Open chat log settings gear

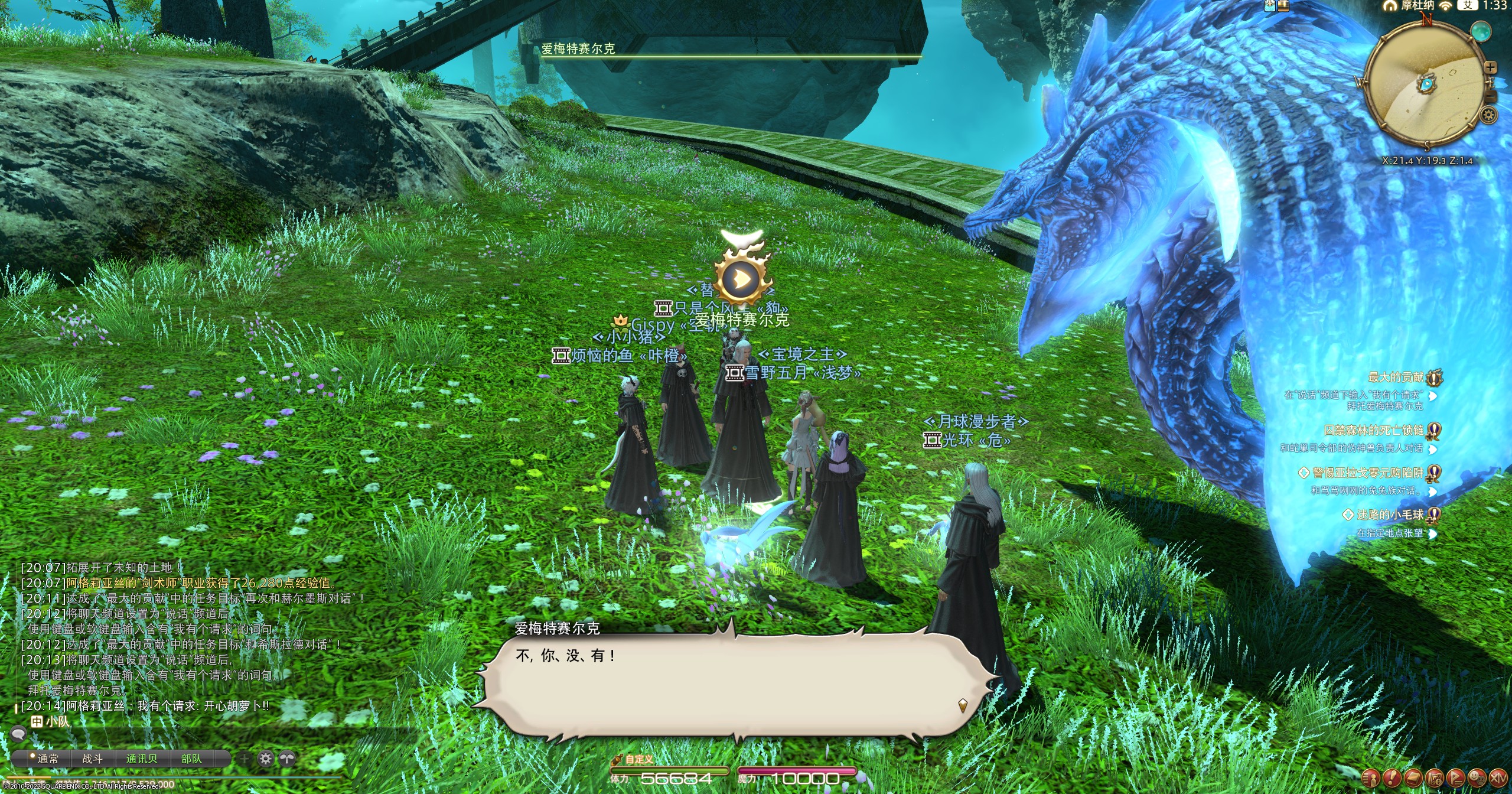pyautogui.click(x=266, y=759)
